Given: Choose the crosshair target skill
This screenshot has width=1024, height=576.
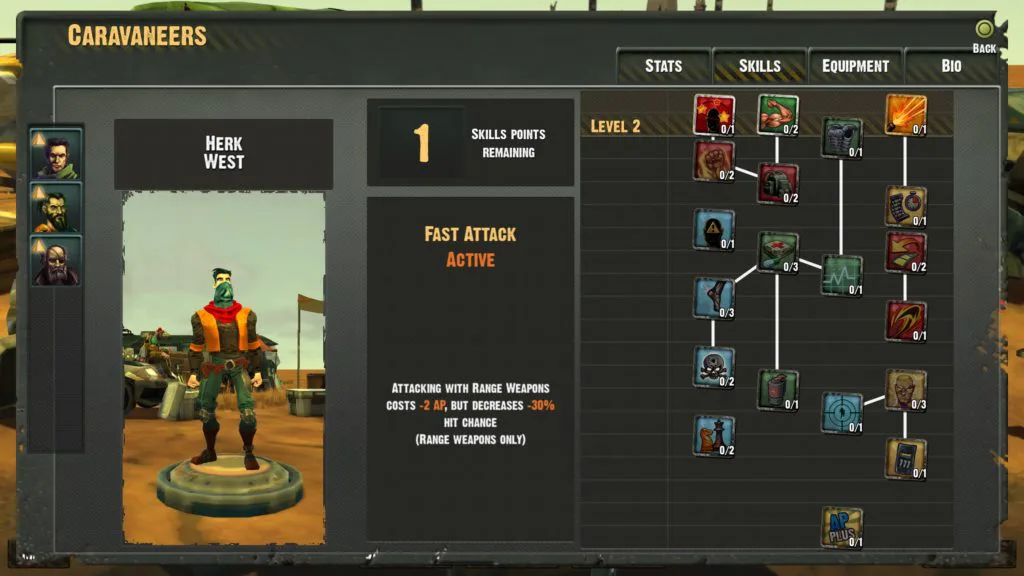Looking at the screenshot, I should coord(842,412).
